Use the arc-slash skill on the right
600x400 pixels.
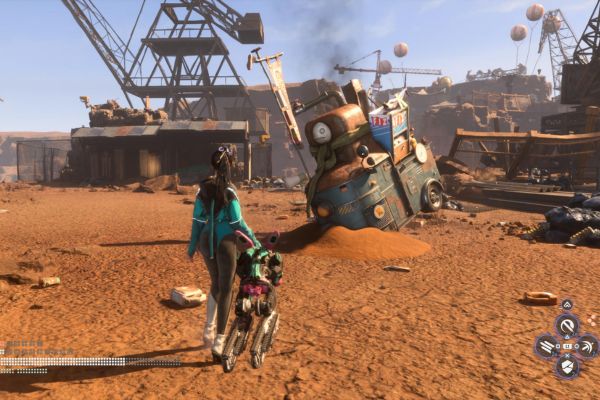[588, 346]
